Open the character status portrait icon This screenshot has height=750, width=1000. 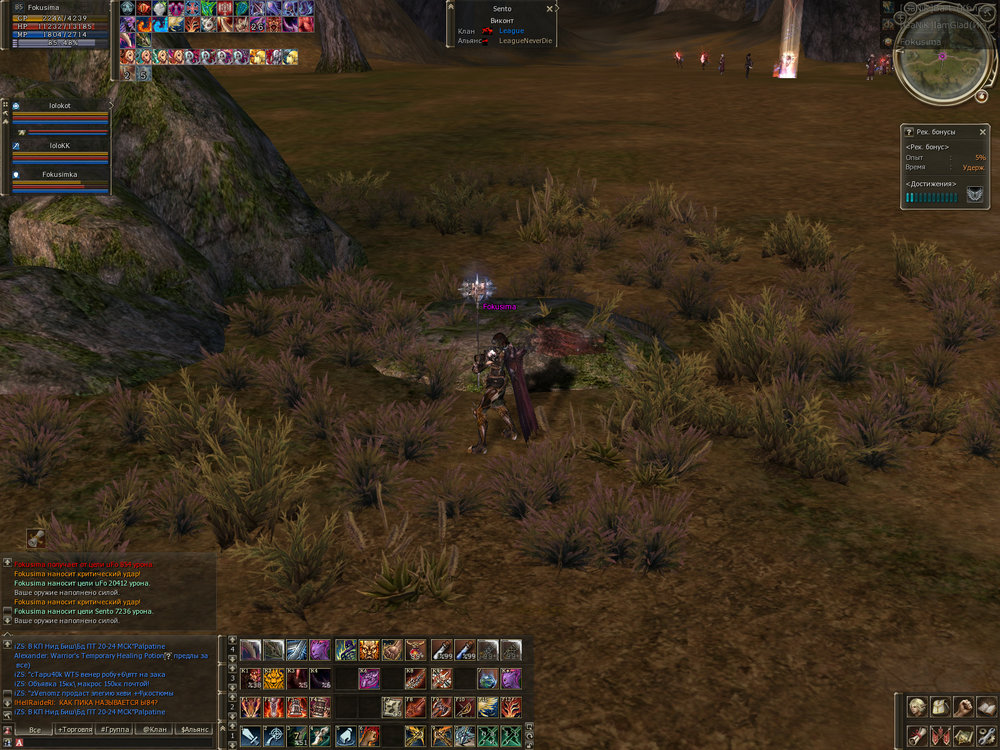pos(915,706)
